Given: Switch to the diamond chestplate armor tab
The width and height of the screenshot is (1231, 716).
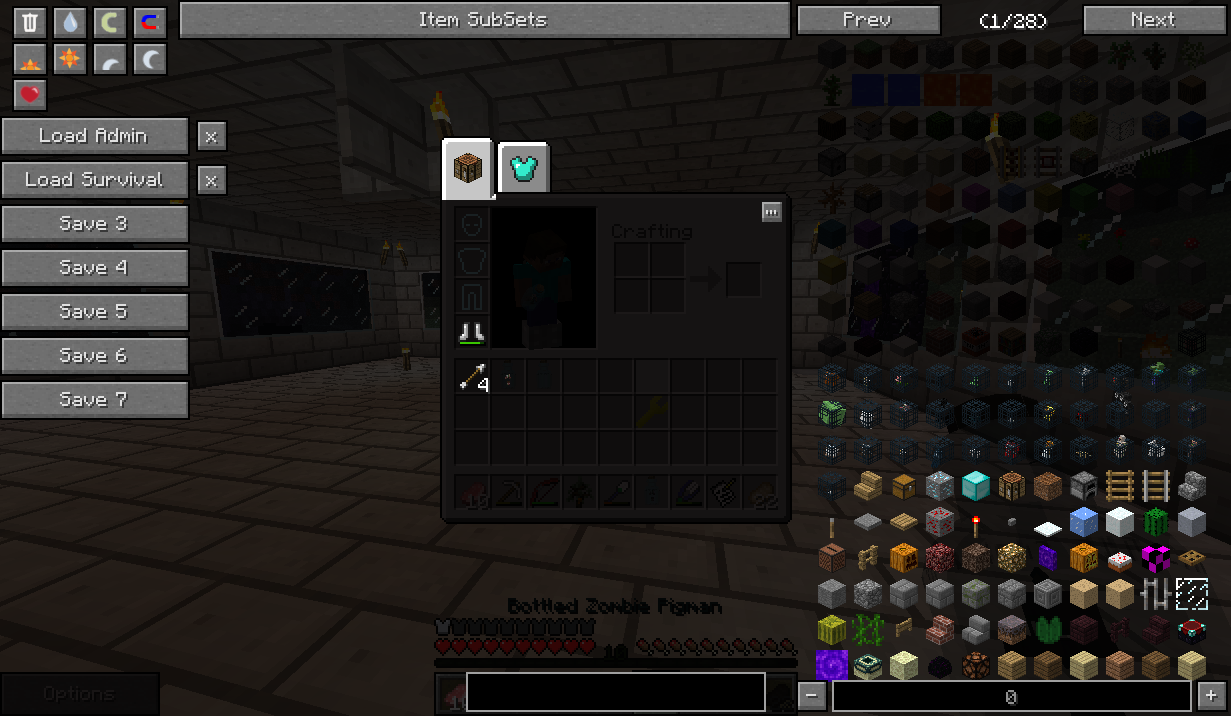Looking at the screenshot, I should [523, 168].
